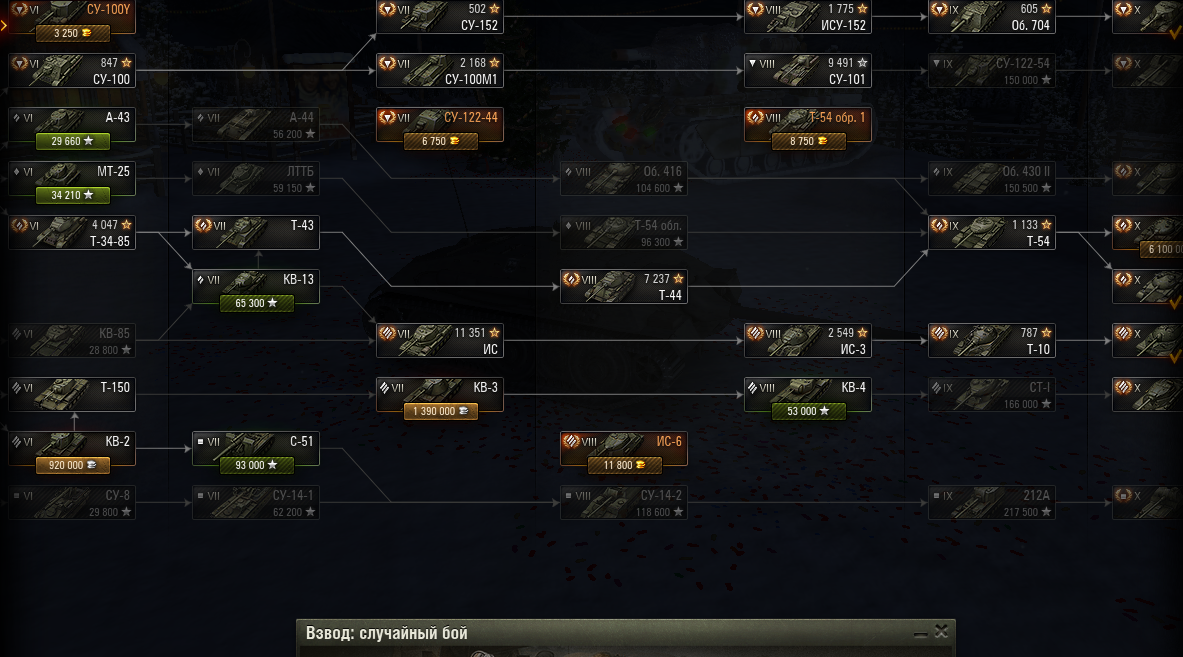Purchase the КВ-2 for 920 000 credits

coord(72,465)
